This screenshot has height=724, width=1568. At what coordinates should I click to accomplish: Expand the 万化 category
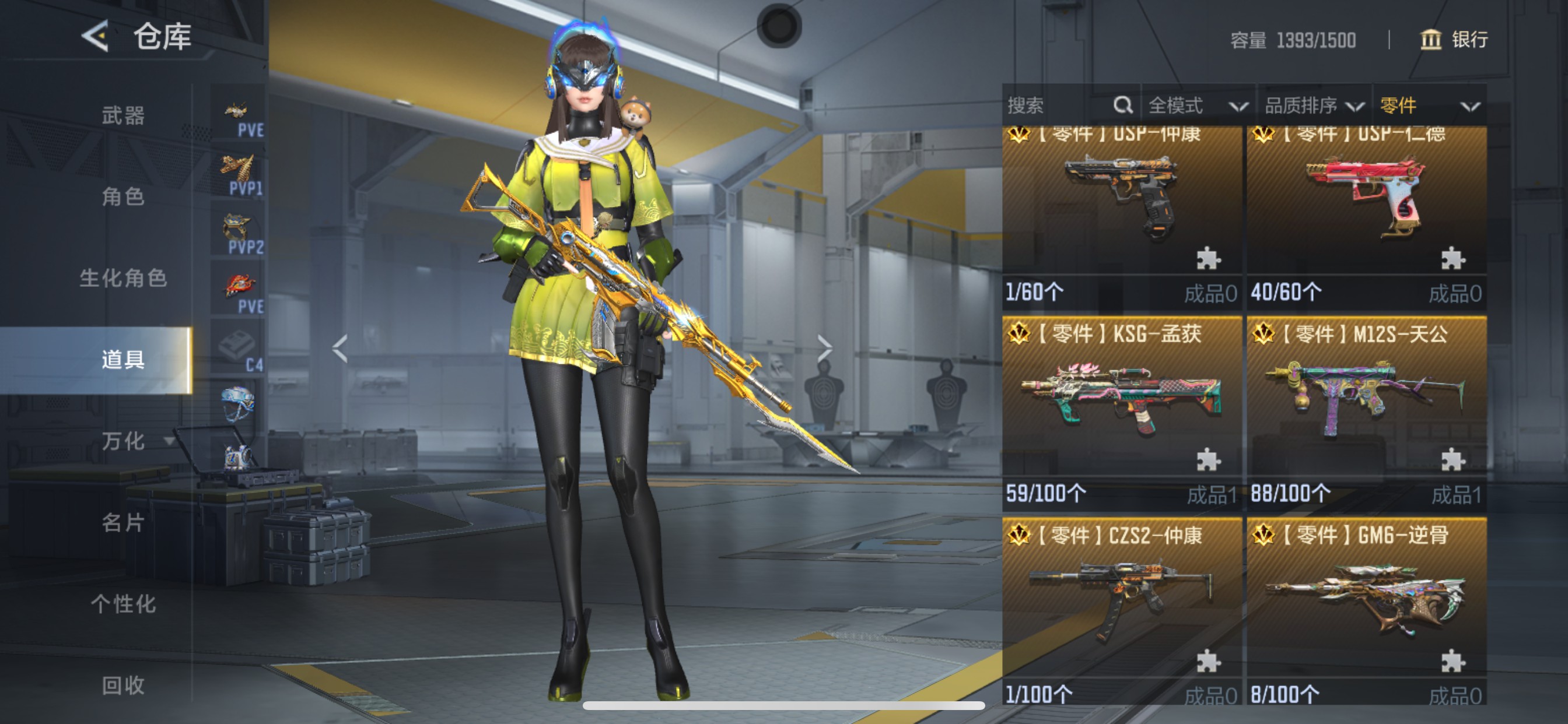(x=124, y=441)
